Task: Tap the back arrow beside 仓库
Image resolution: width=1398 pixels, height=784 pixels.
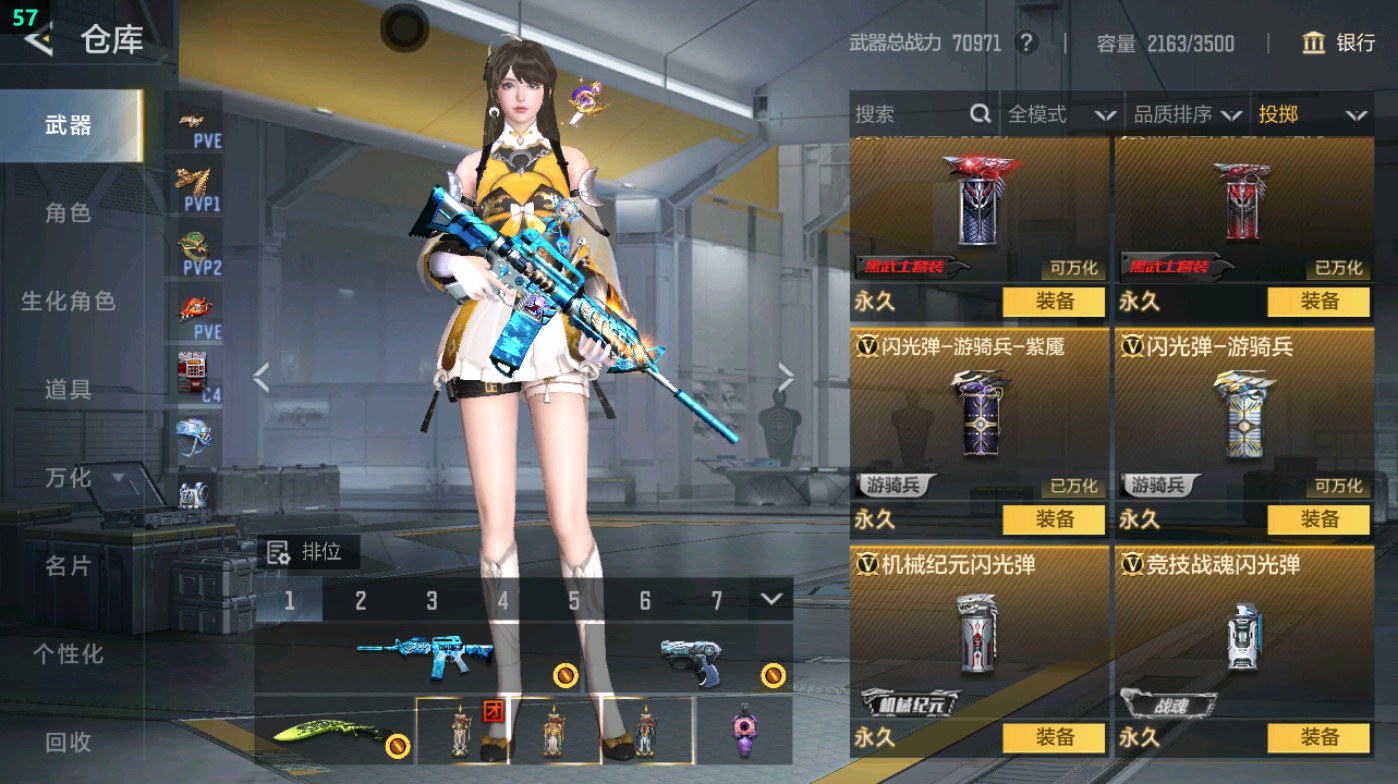Action: (38, 42)
